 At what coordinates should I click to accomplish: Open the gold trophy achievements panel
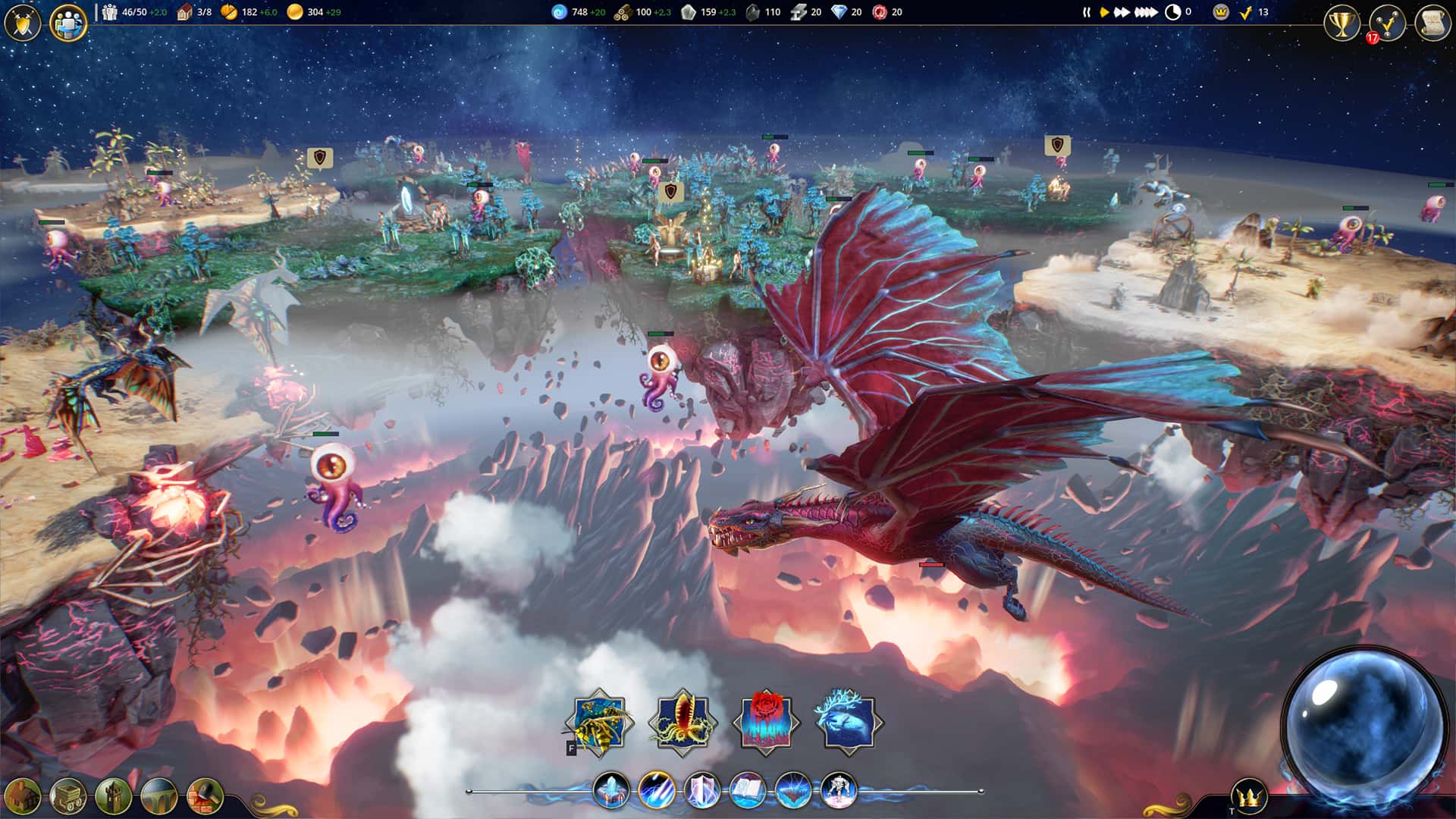tap(1342, 24)
